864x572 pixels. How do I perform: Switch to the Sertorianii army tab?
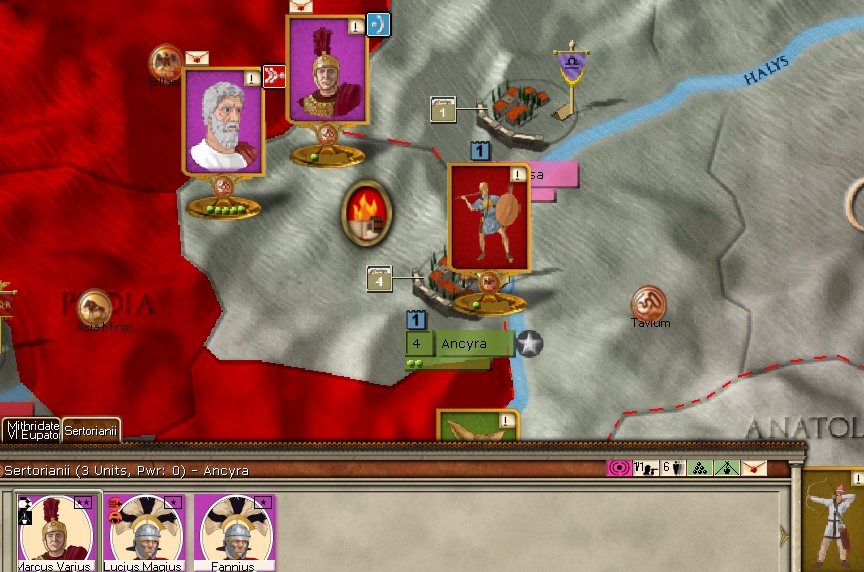[91, 431]
